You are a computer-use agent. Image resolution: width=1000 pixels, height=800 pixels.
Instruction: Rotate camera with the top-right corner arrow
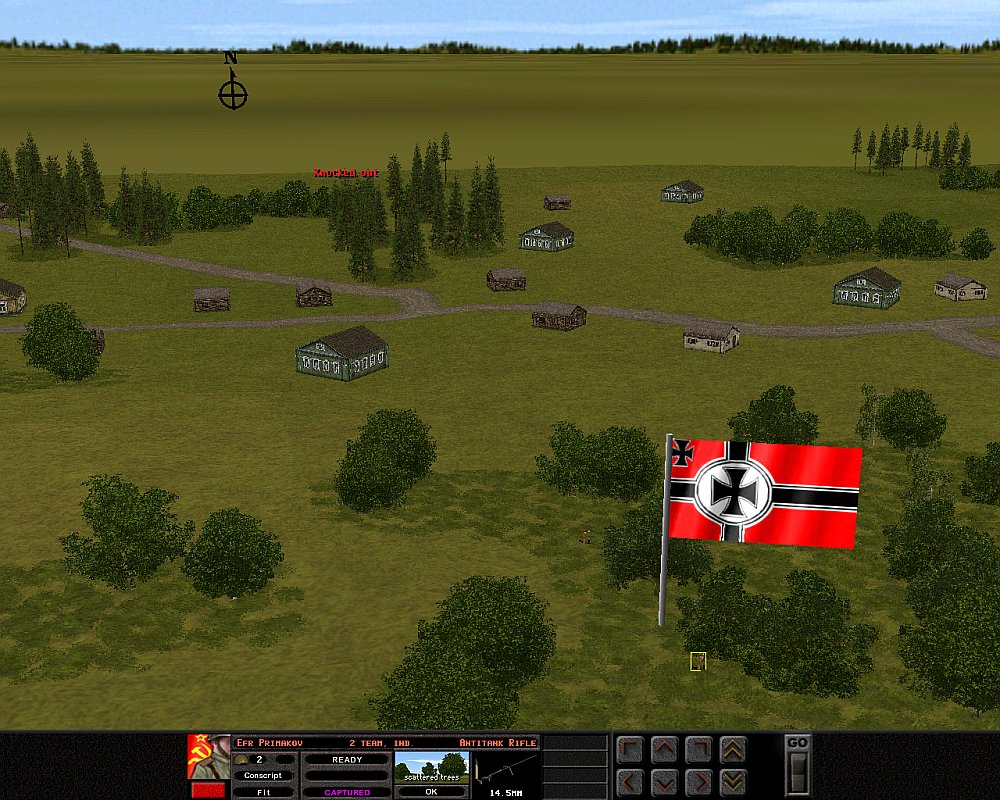tap(698, 750)
